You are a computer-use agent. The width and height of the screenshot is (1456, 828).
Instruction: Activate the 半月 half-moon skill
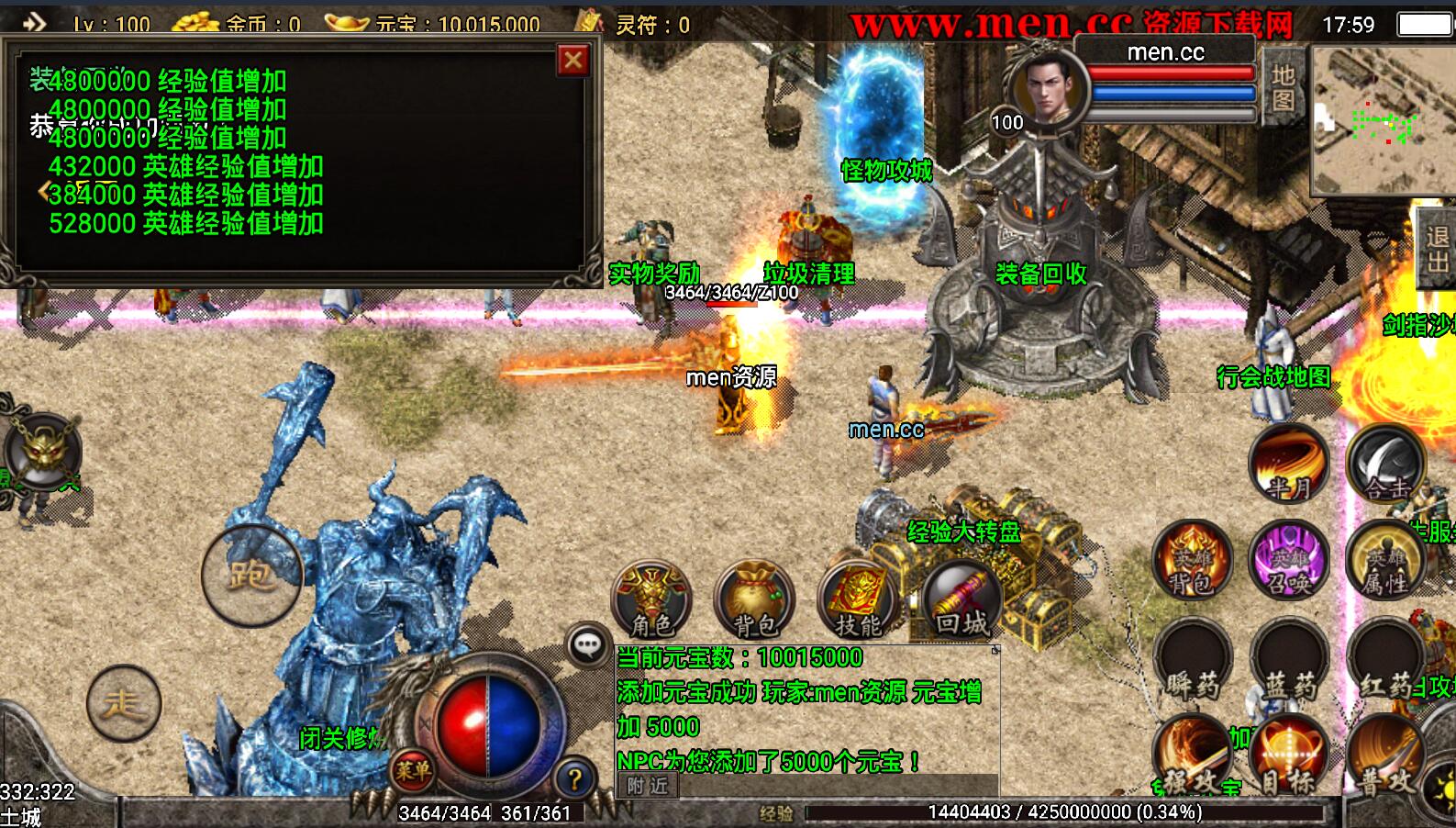(1288, 464)
